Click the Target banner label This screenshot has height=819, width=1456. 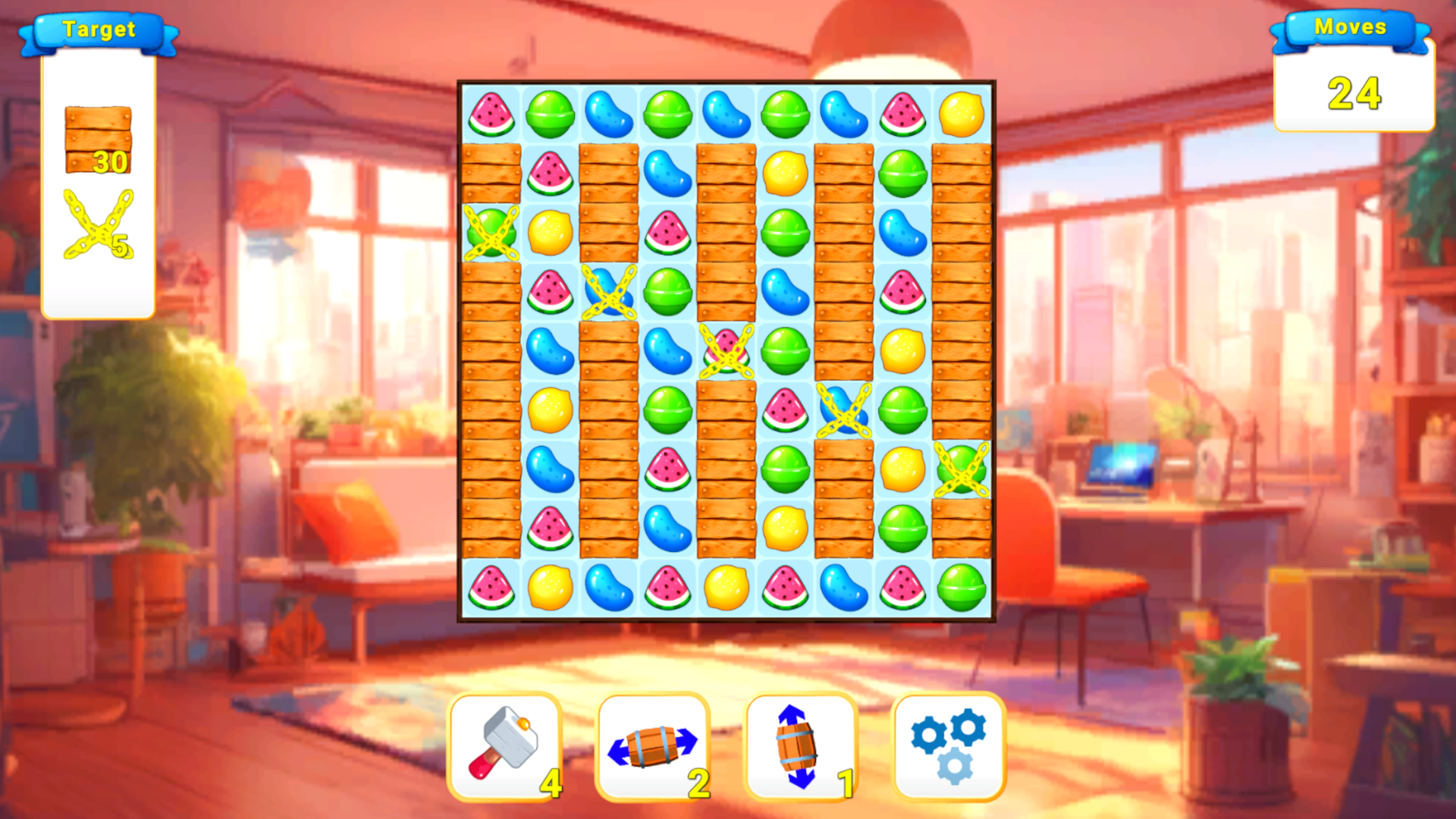coord(99,30)
